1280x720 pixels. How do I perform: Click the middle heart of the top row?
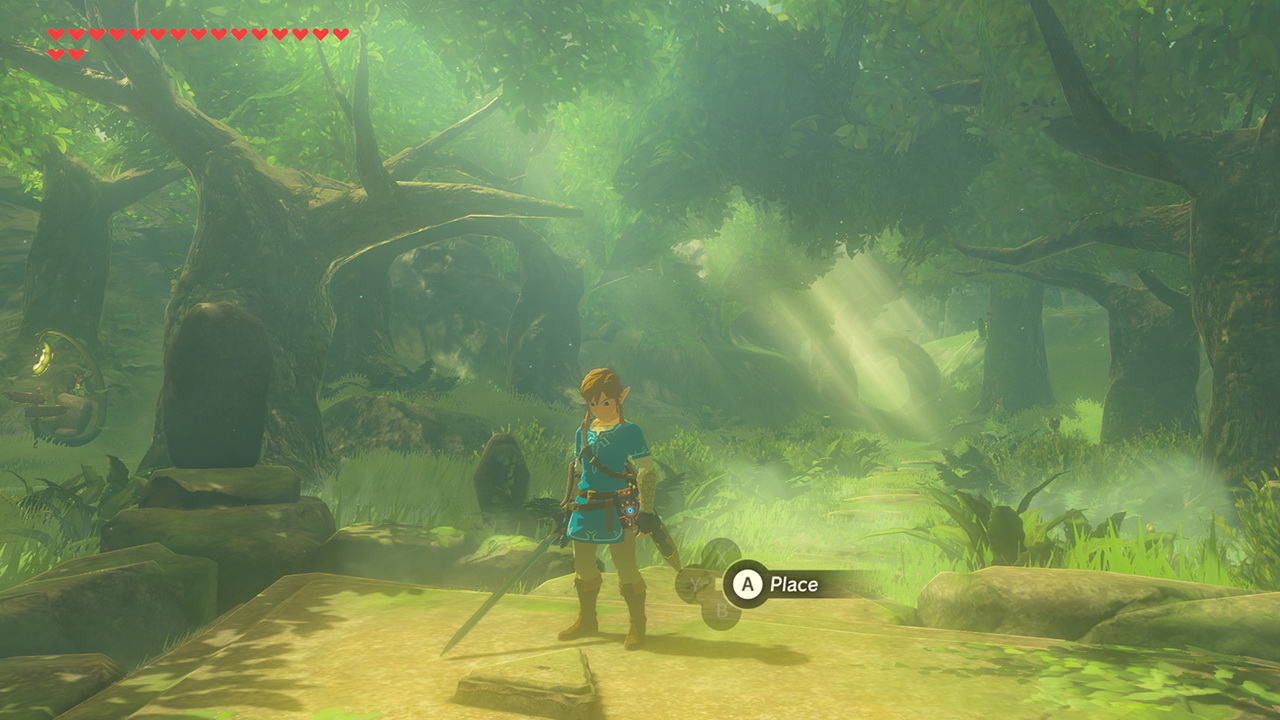[198, 34]
